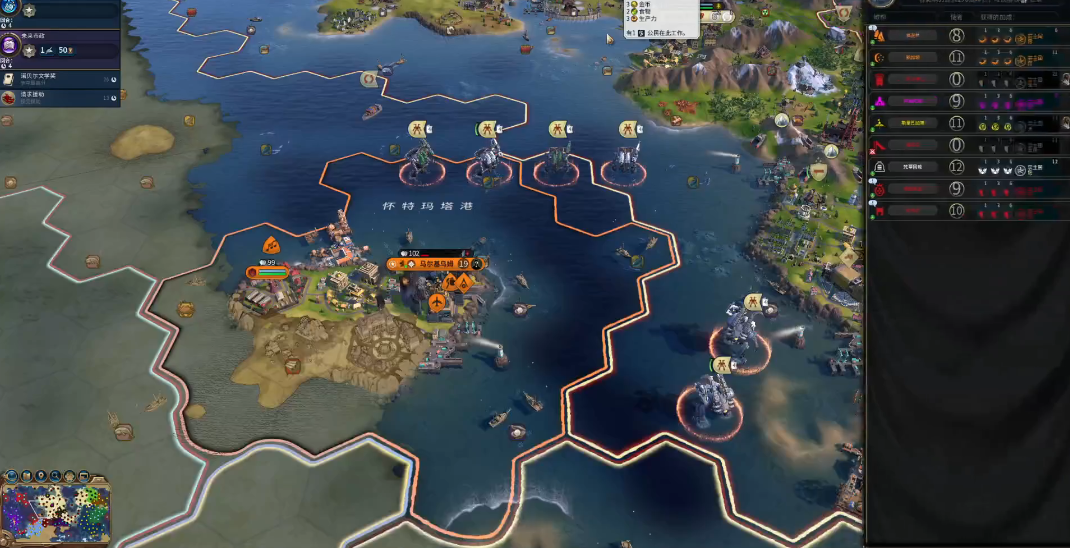Open the purple civic research panel
Screen dimensions: 1070x548
[12, 46]
